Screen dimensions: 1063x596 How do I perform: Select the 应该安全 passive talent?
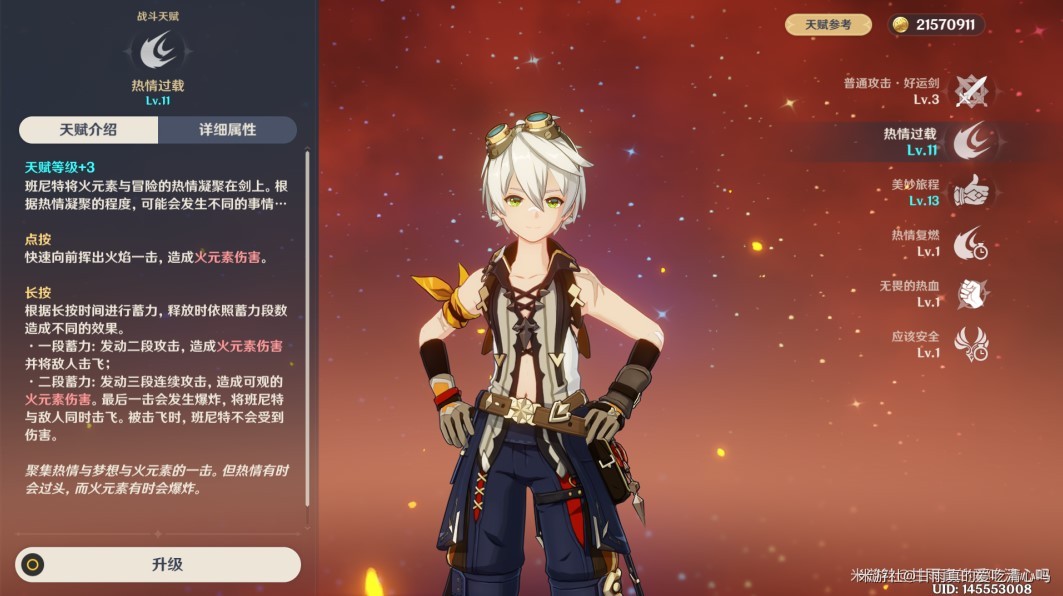click(x=969, y=344)
